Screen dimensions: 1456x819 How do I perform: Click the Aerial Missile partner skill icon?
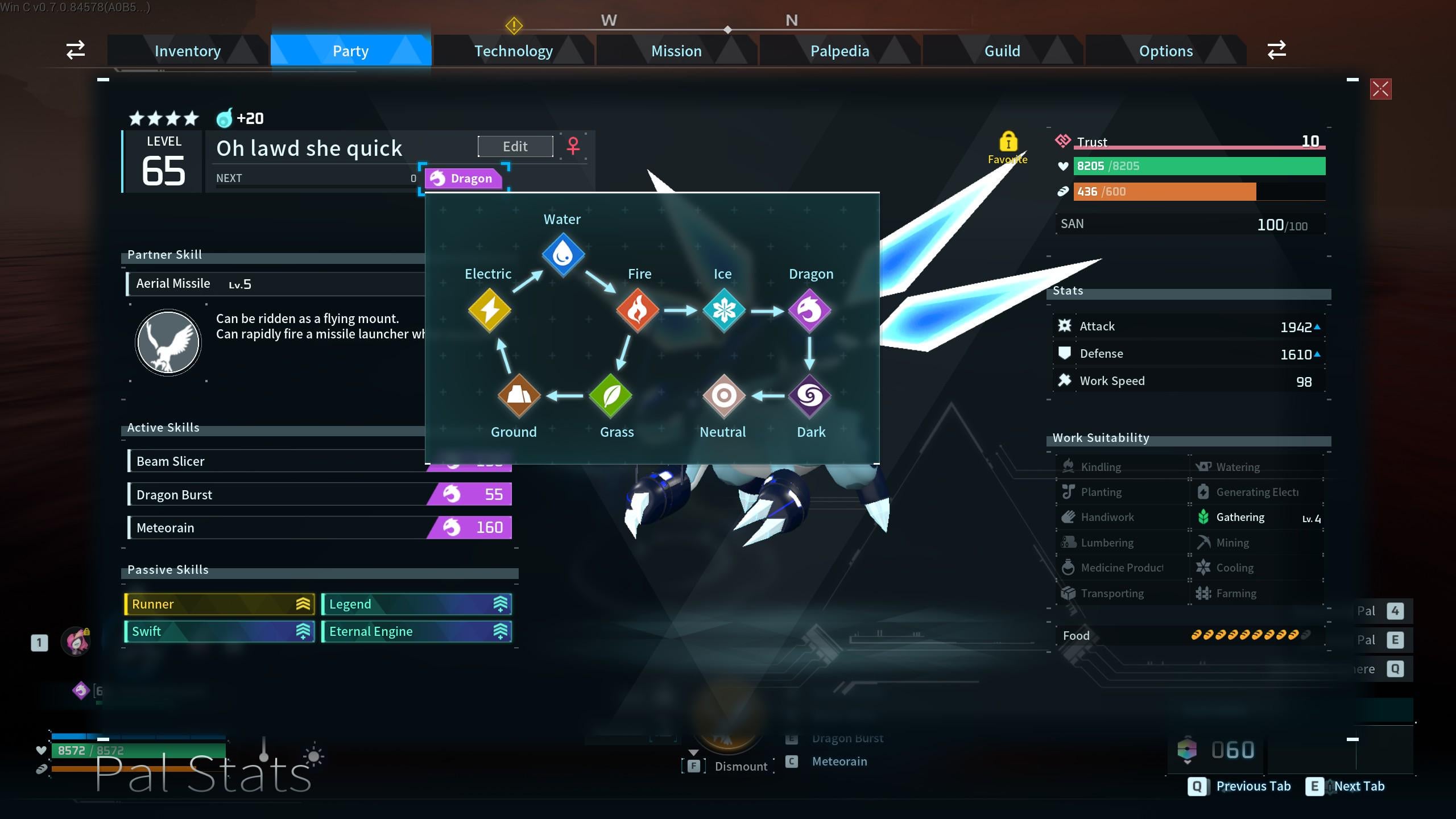click(x=168, y=342)
